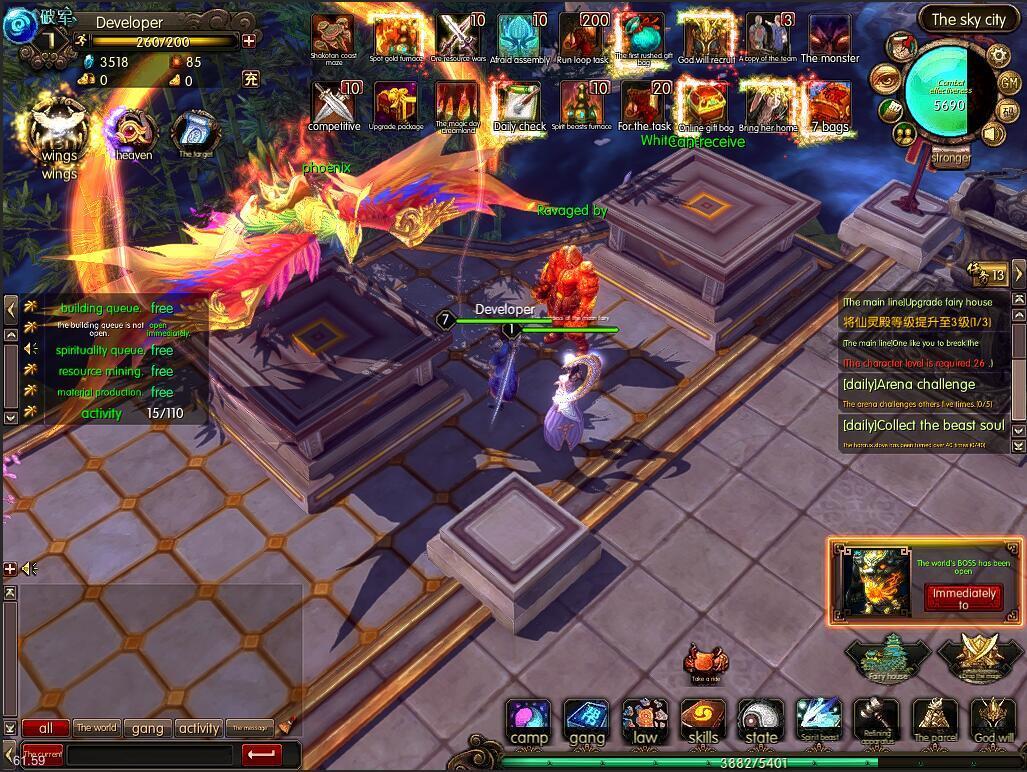
Task: Select the Arena challenge daily quest
Action: coord(908,384)
